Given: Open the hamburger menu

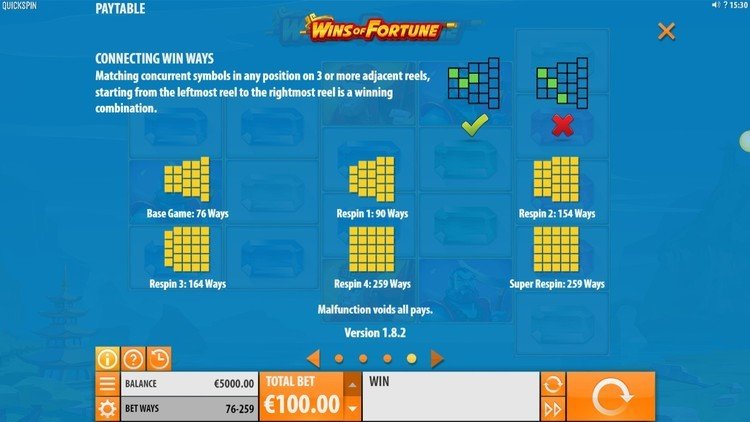Looking at the screenshot, I should tap(107, 384).
